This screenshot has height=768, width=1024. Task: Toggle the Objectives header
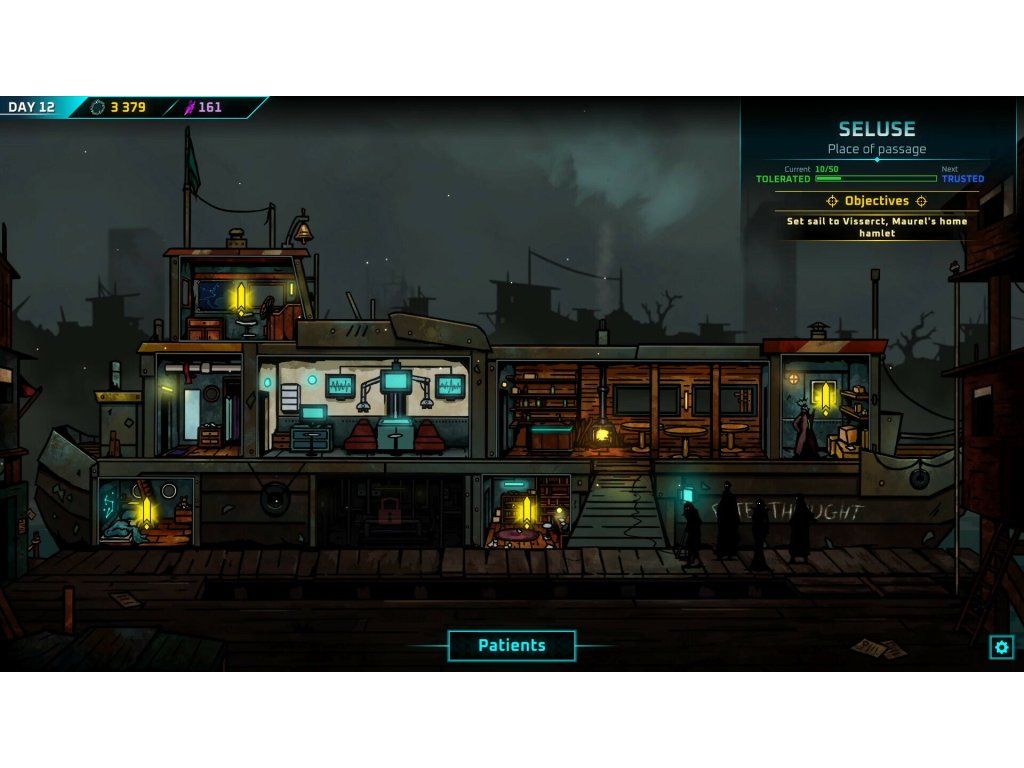[x=876, y=201]
